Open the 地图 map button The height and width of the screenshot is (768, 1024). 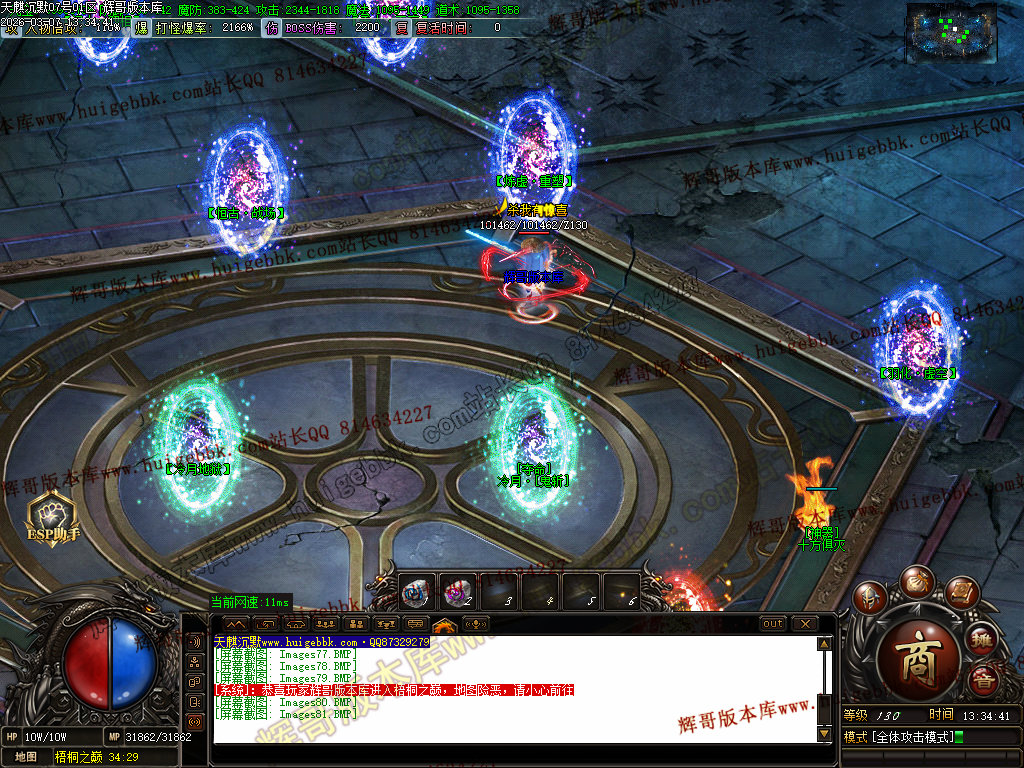pyautogui.click(x=26, y=758)
